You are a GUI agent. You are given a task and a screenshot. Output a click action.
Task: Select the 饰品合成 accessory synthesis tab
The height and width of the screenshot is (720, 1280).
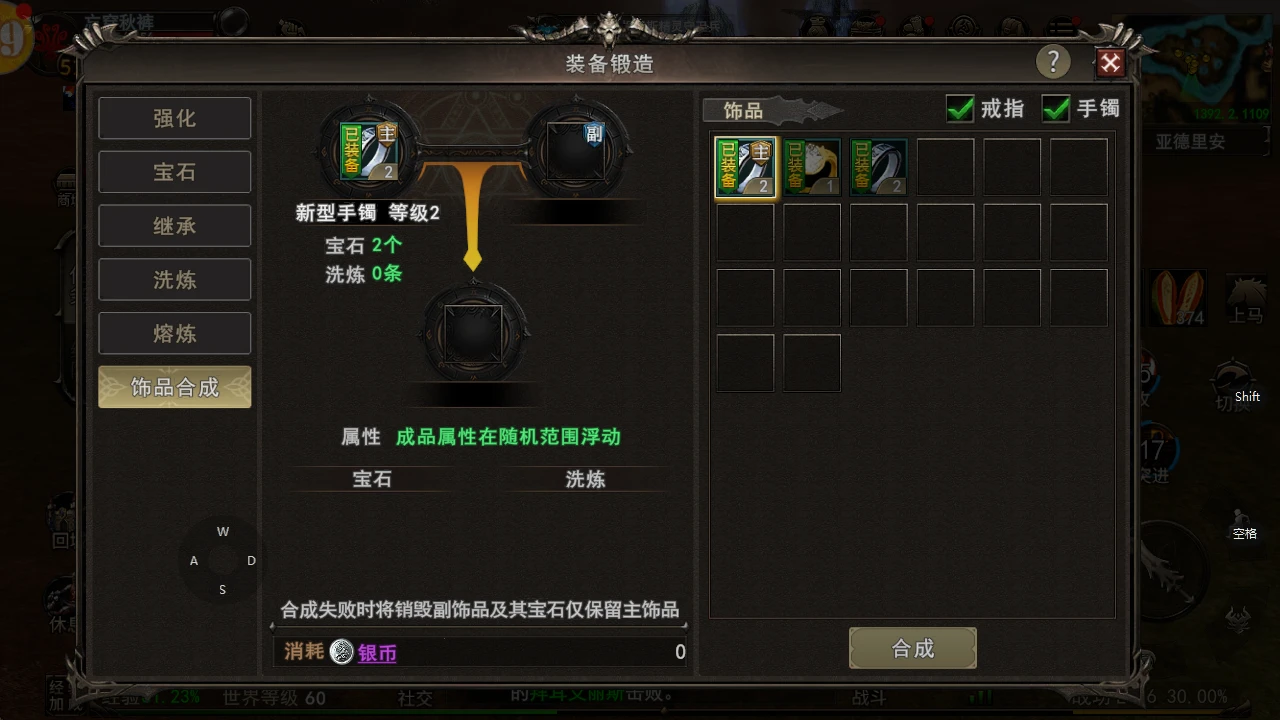pyautogui.click(x=174, y=388)
